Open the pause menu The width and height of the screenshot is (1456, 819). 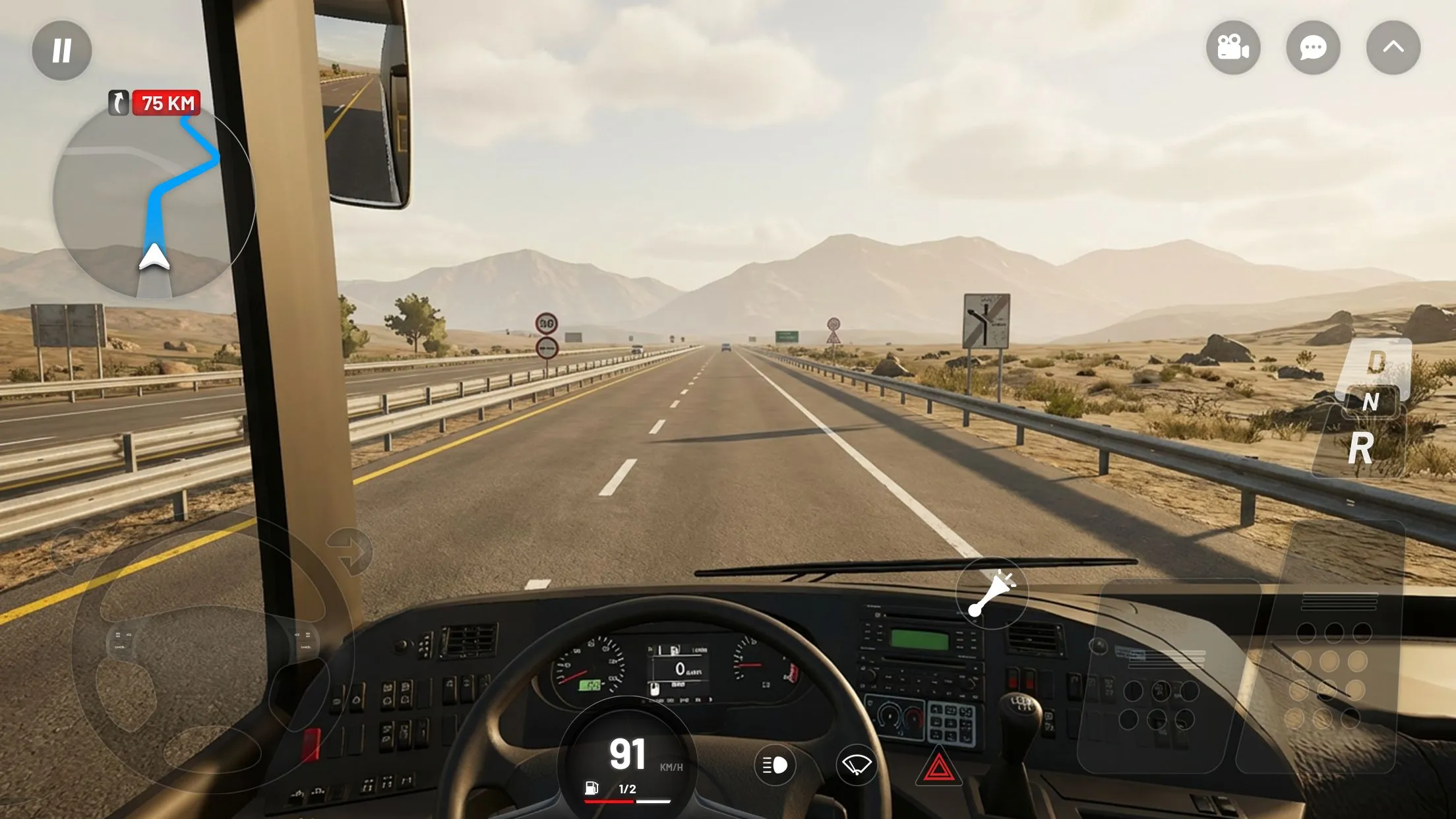tap(61, 49)
